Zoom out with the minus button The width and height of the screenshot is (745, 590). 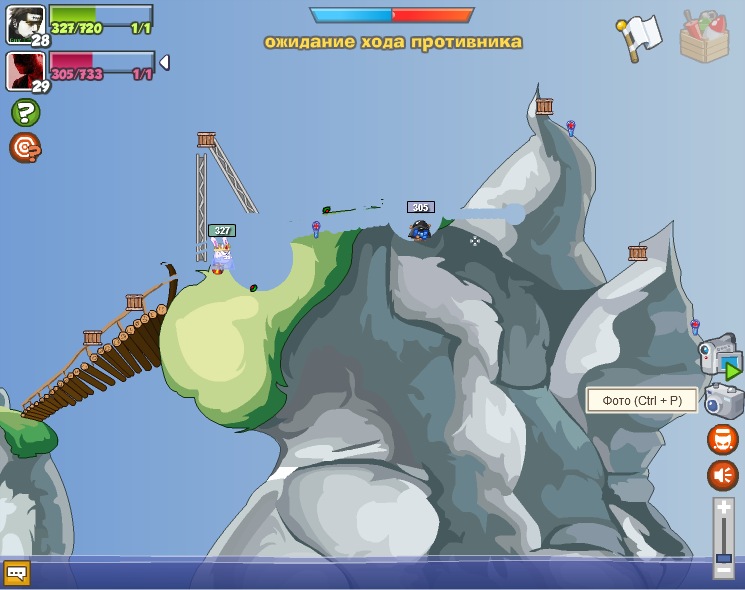pyautogui.click(x=724, y=570)
